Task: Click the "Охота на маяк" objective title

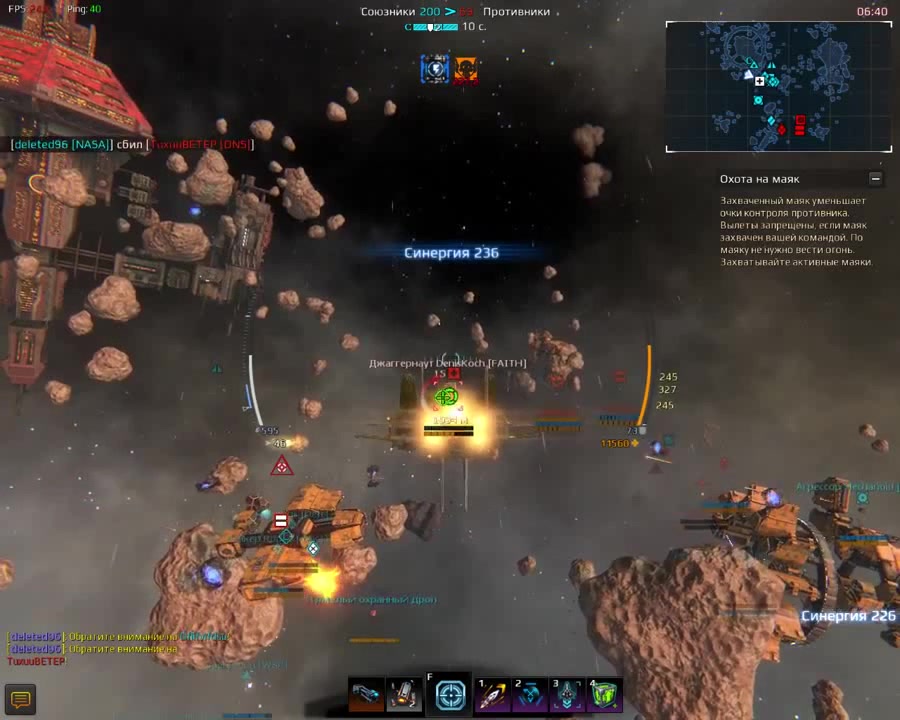Action: pyautogui.click(x=759, y=179)
